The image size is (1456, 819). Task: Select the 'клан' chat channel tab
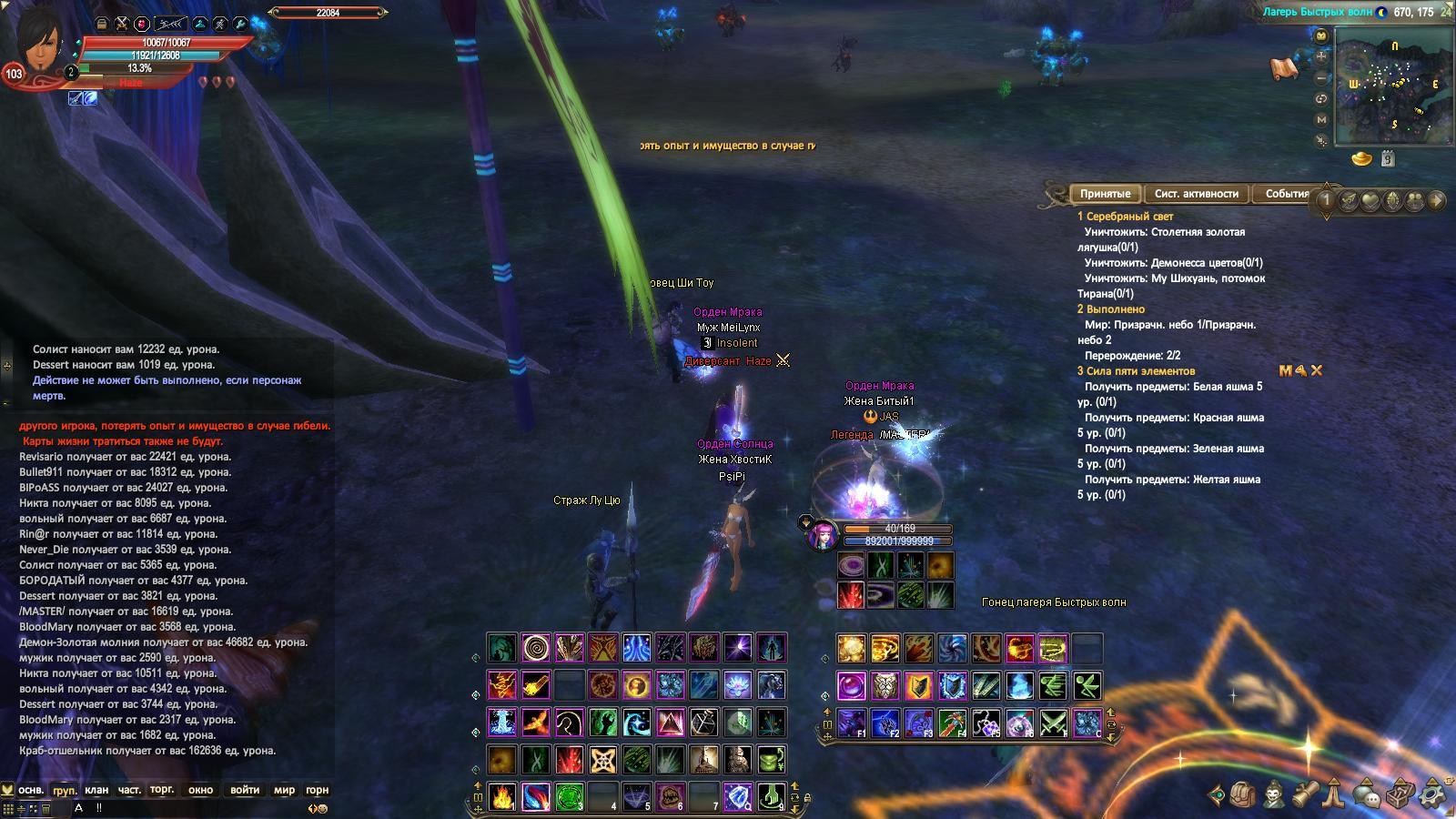[x=96, y=790]
